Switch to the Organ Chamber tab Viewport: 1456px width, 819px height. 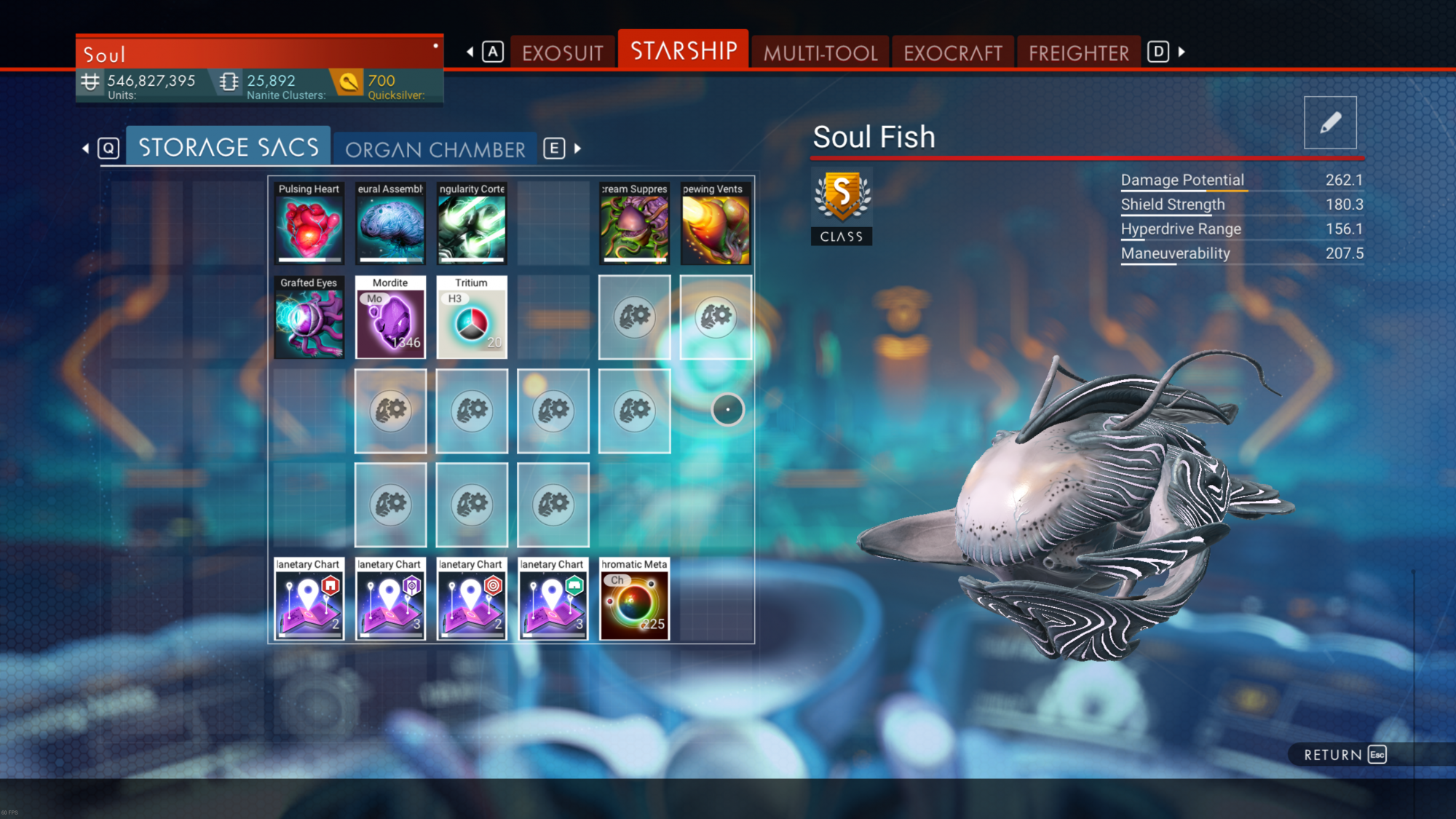[435, 149]
